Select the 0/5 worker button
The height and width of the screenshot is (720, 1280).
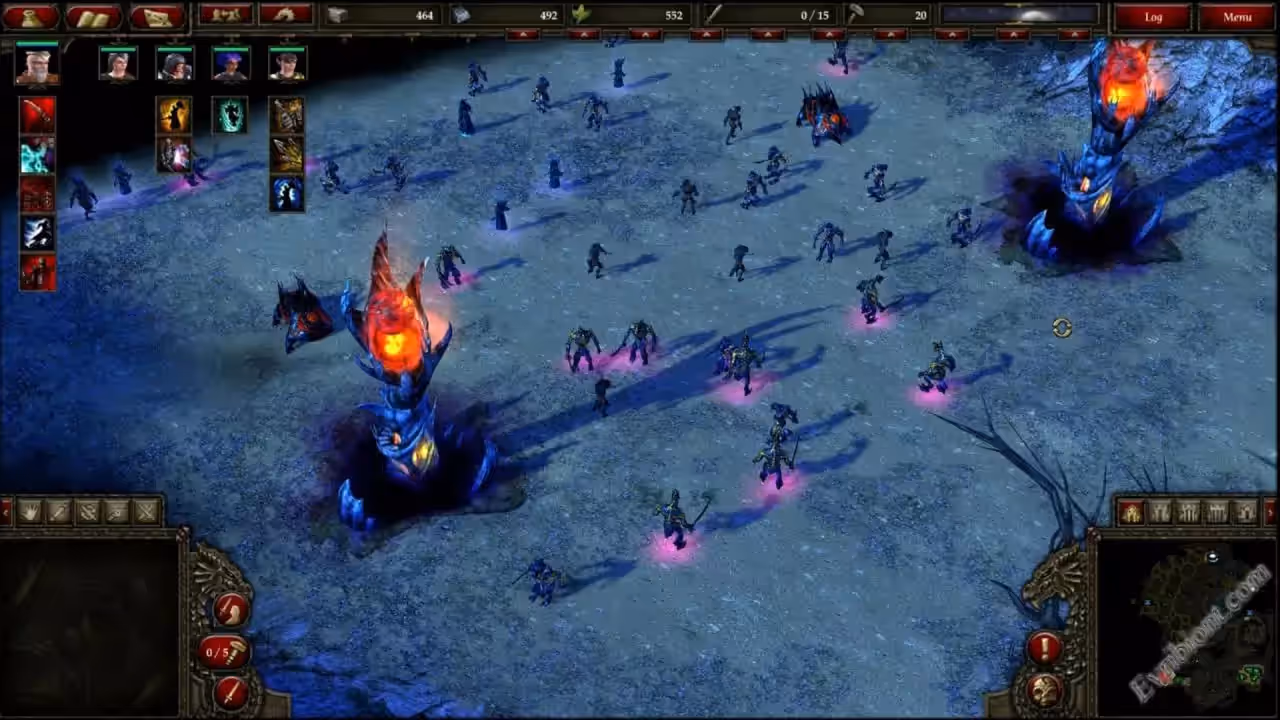click(x=222, y=652)
